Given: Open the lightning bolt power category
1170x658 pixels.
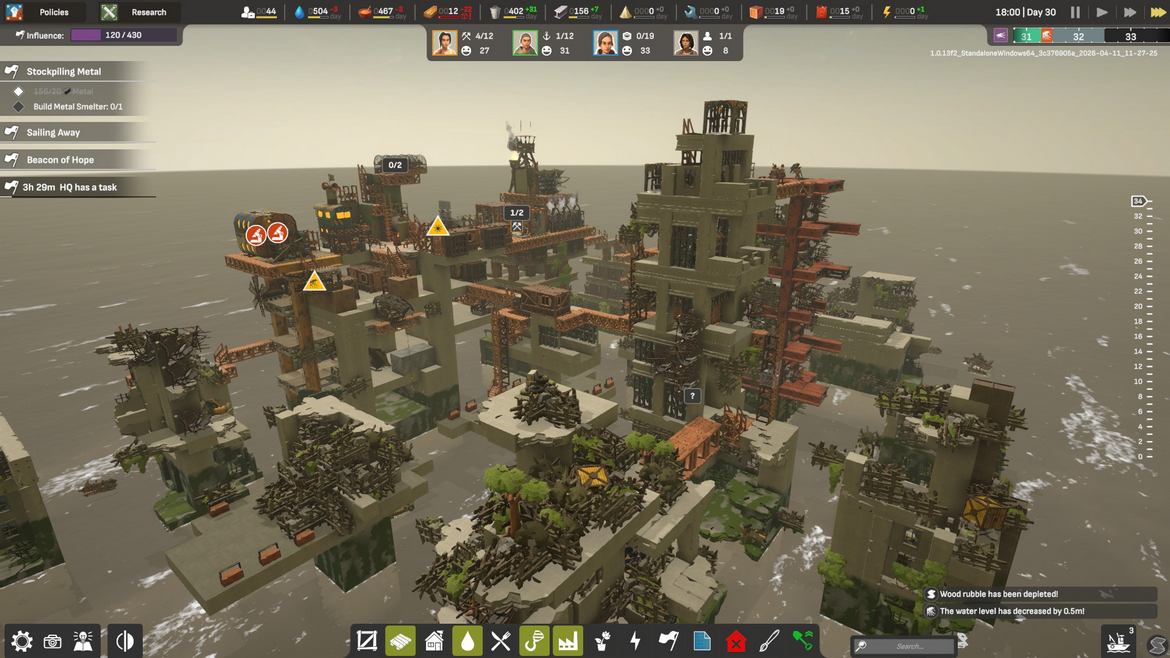Looking at the screenshot, I should [635, 641].
